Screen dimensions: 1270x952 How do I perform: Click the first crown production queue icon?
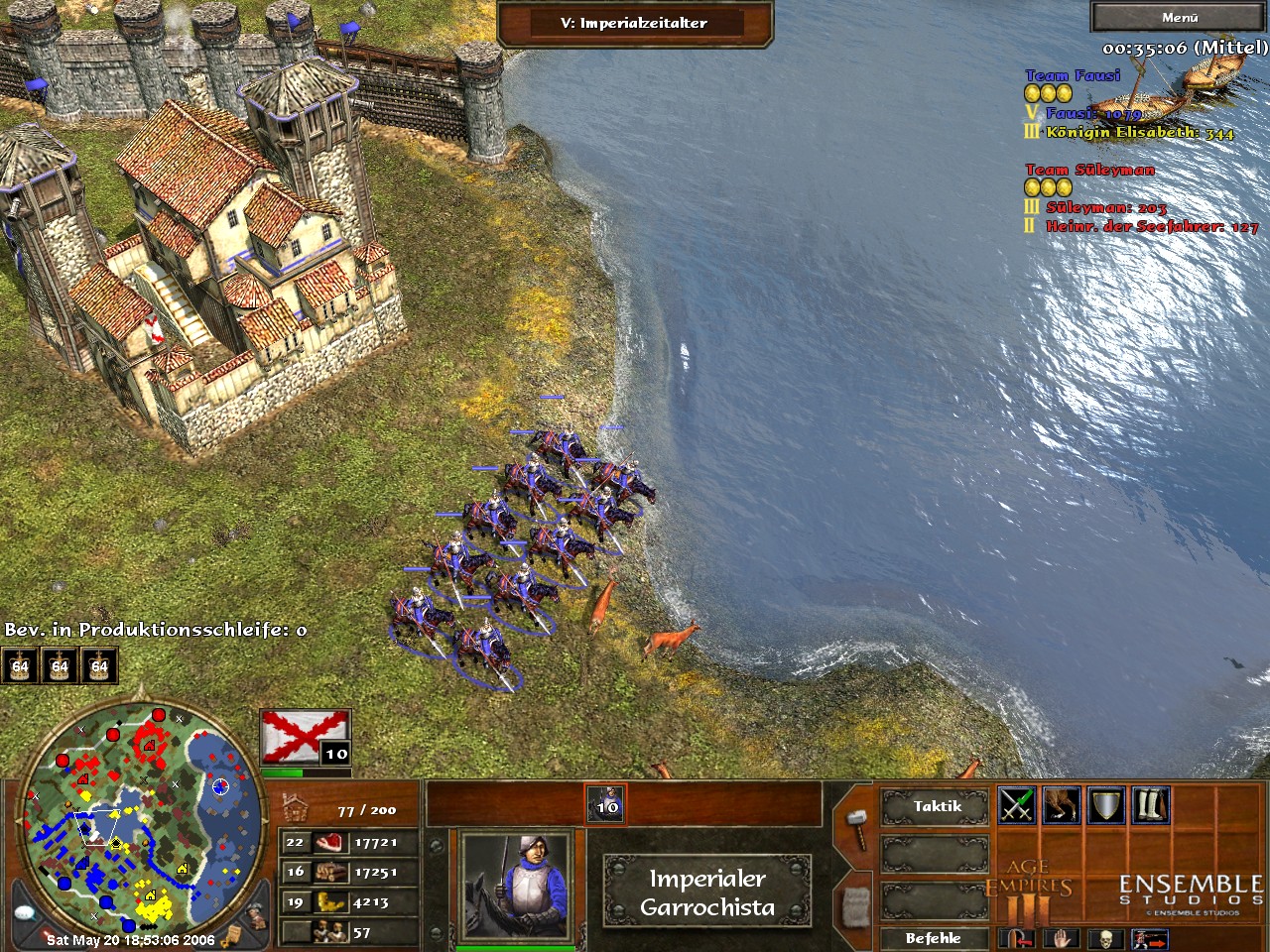[x=20, y=666]
